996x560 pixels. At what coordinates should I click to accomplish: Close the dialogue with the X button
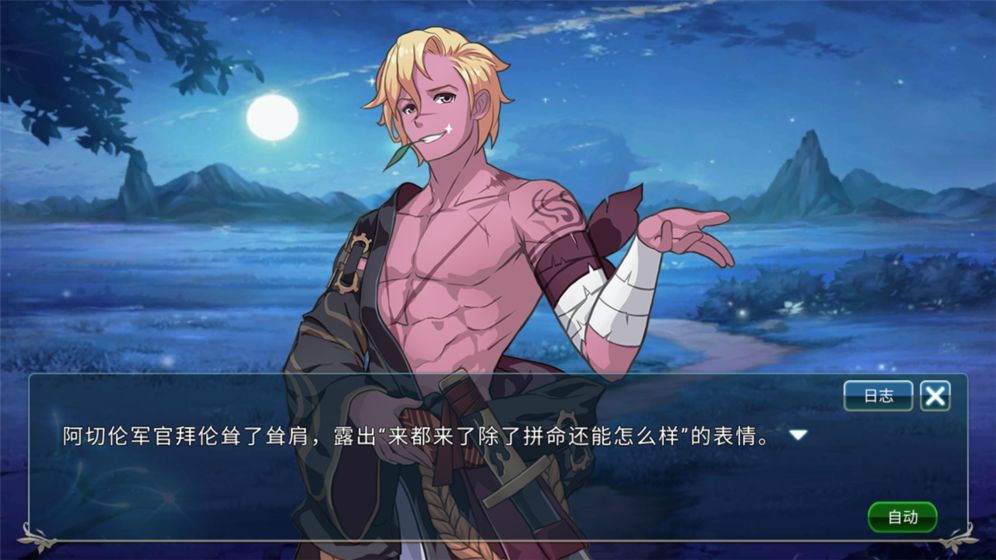[935, 396]
